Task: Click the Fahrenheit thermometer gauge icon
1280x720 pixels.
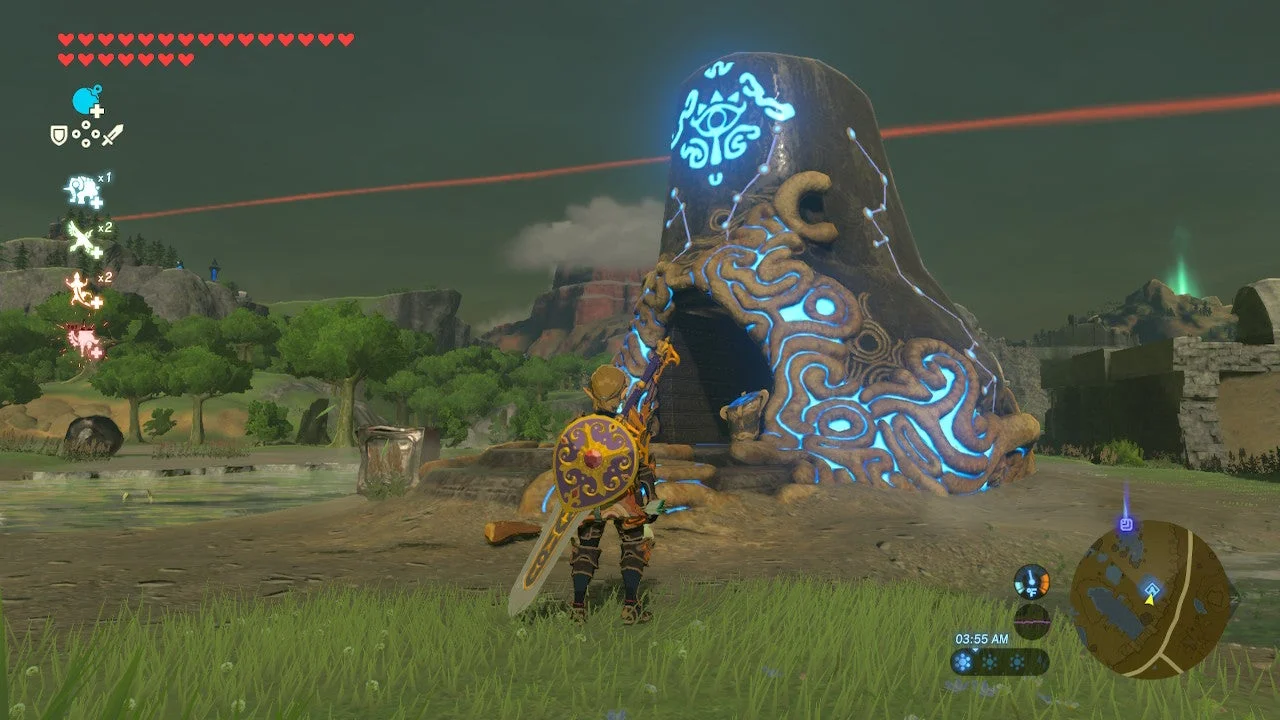Action: coord(1032,582)
